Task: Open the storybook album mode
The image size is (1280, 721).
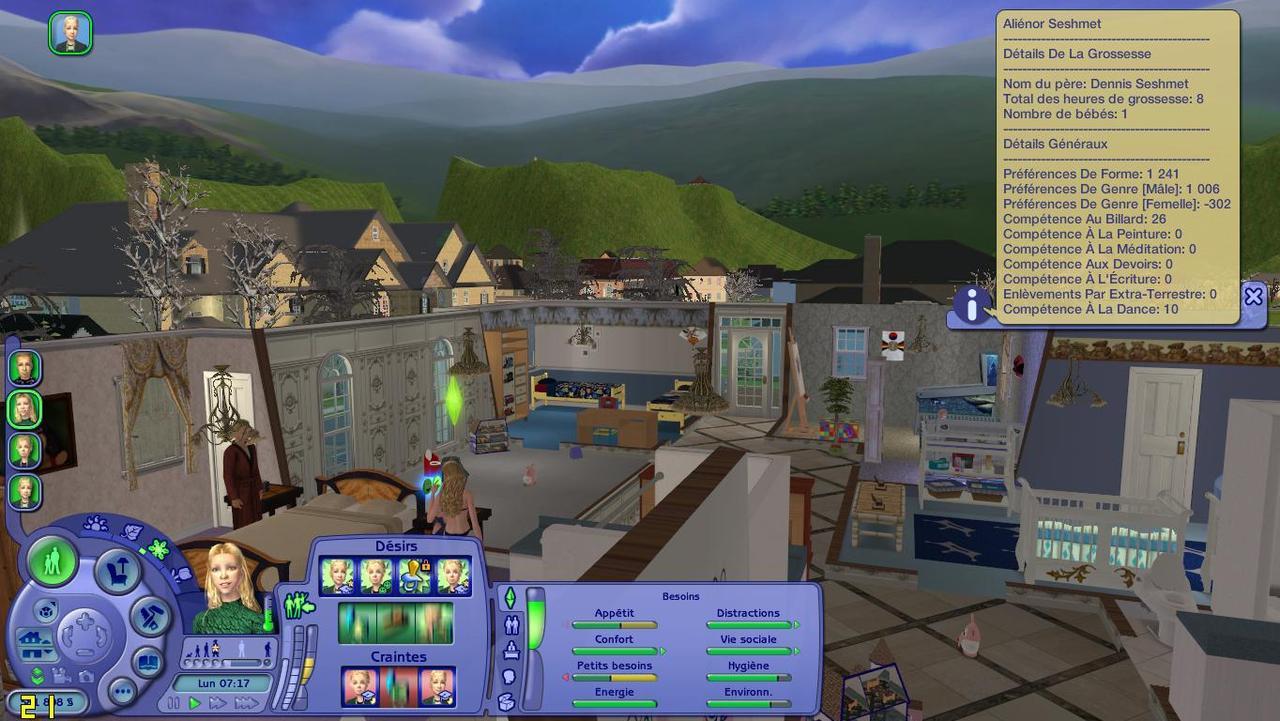Action: (148, 663)
